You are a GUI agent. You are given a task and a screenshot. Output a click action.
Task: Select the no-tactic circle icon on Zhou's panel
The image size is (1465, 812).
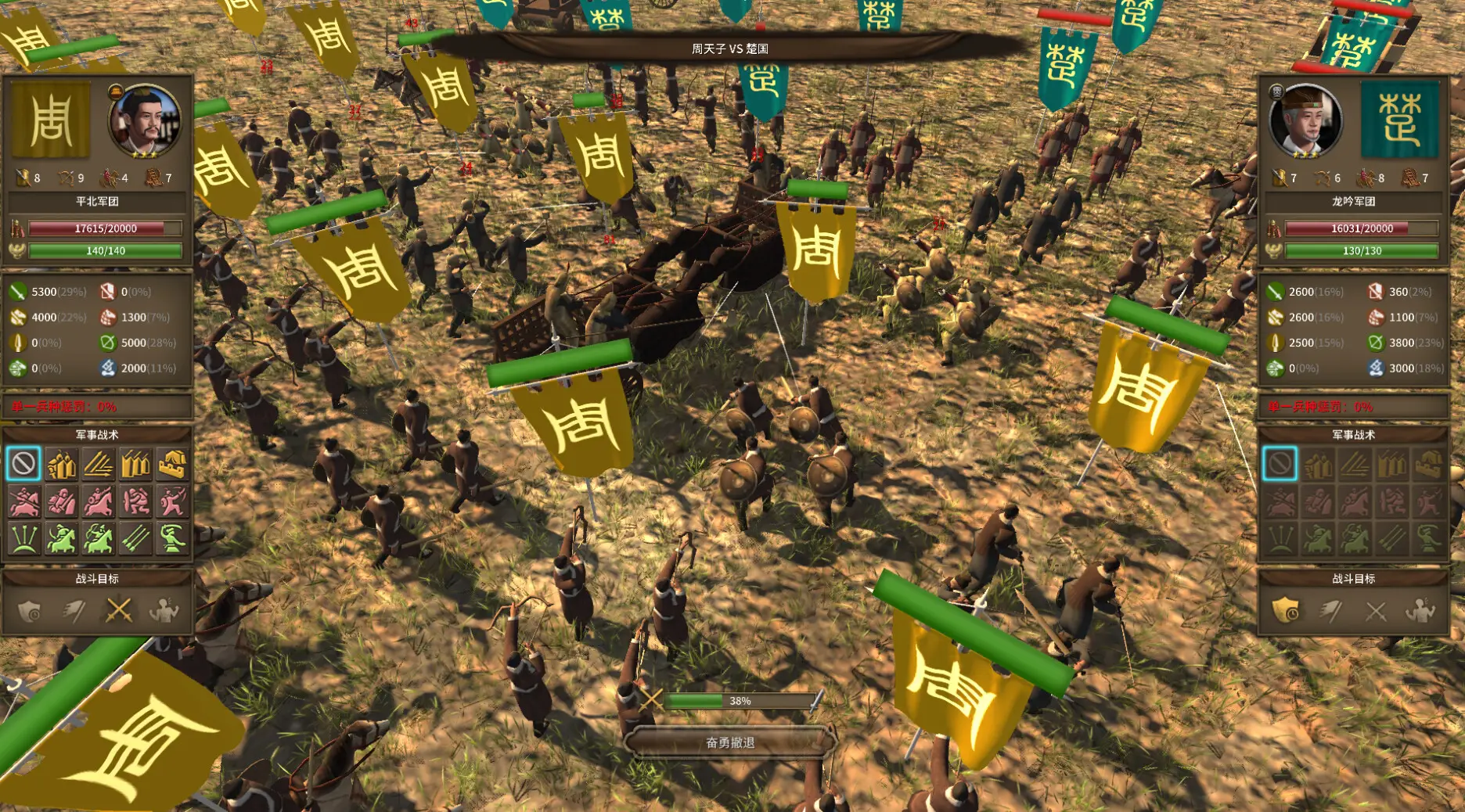(23, 464)
